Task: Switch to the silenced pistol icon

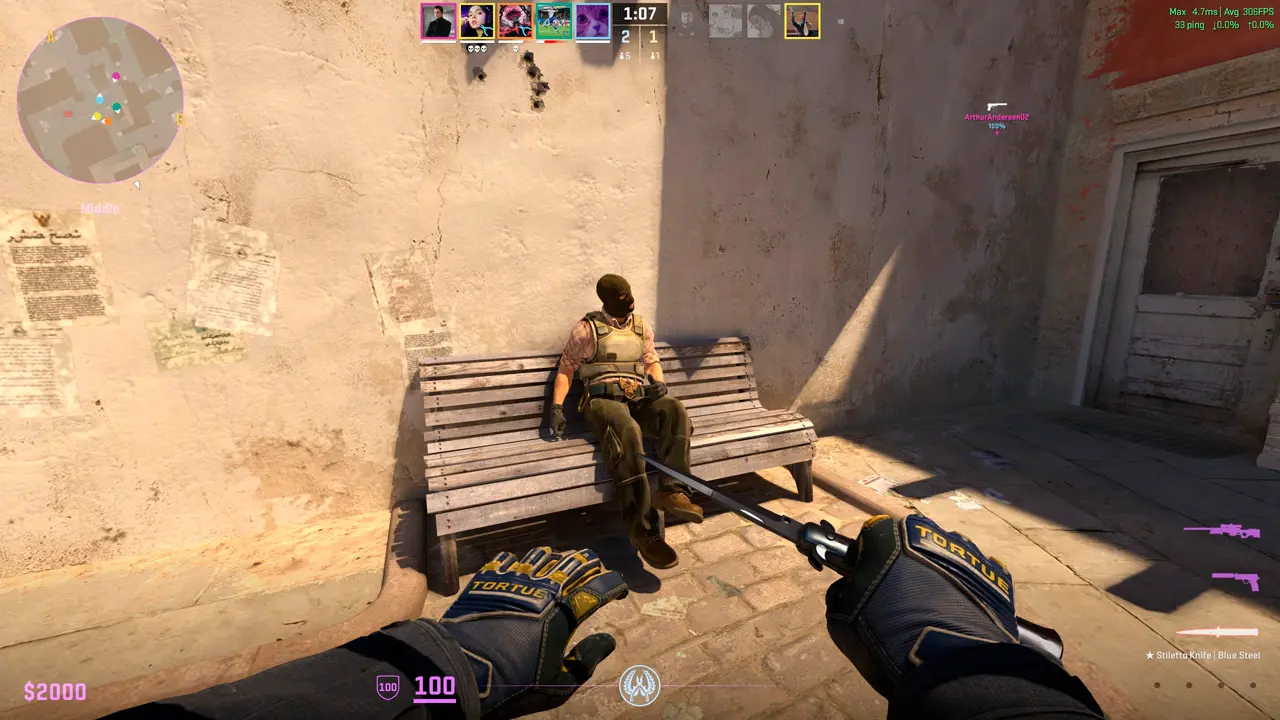Action: tap(1234, 579)
